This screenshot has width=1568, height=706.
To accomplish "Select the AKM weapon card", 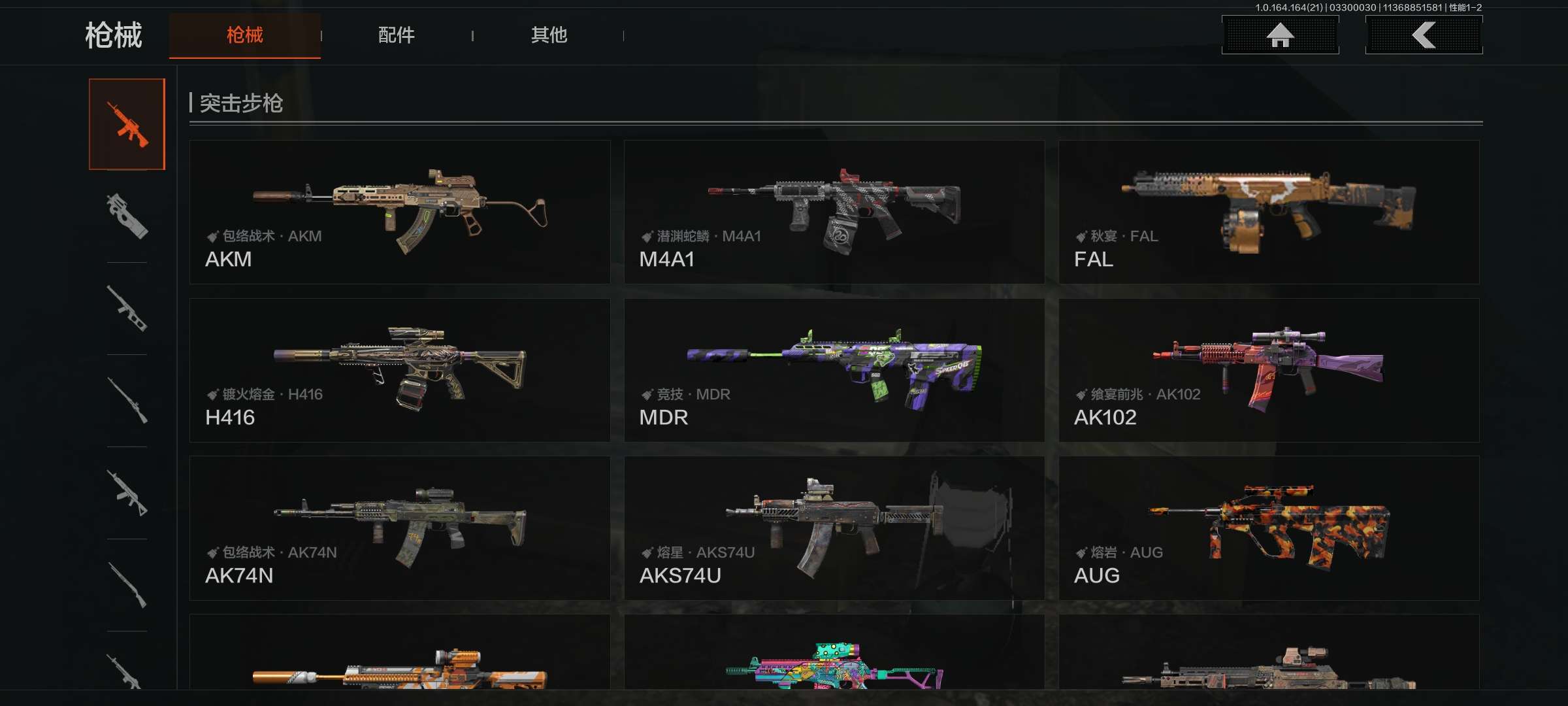I will pyautogui.click(x=400, y=212).
